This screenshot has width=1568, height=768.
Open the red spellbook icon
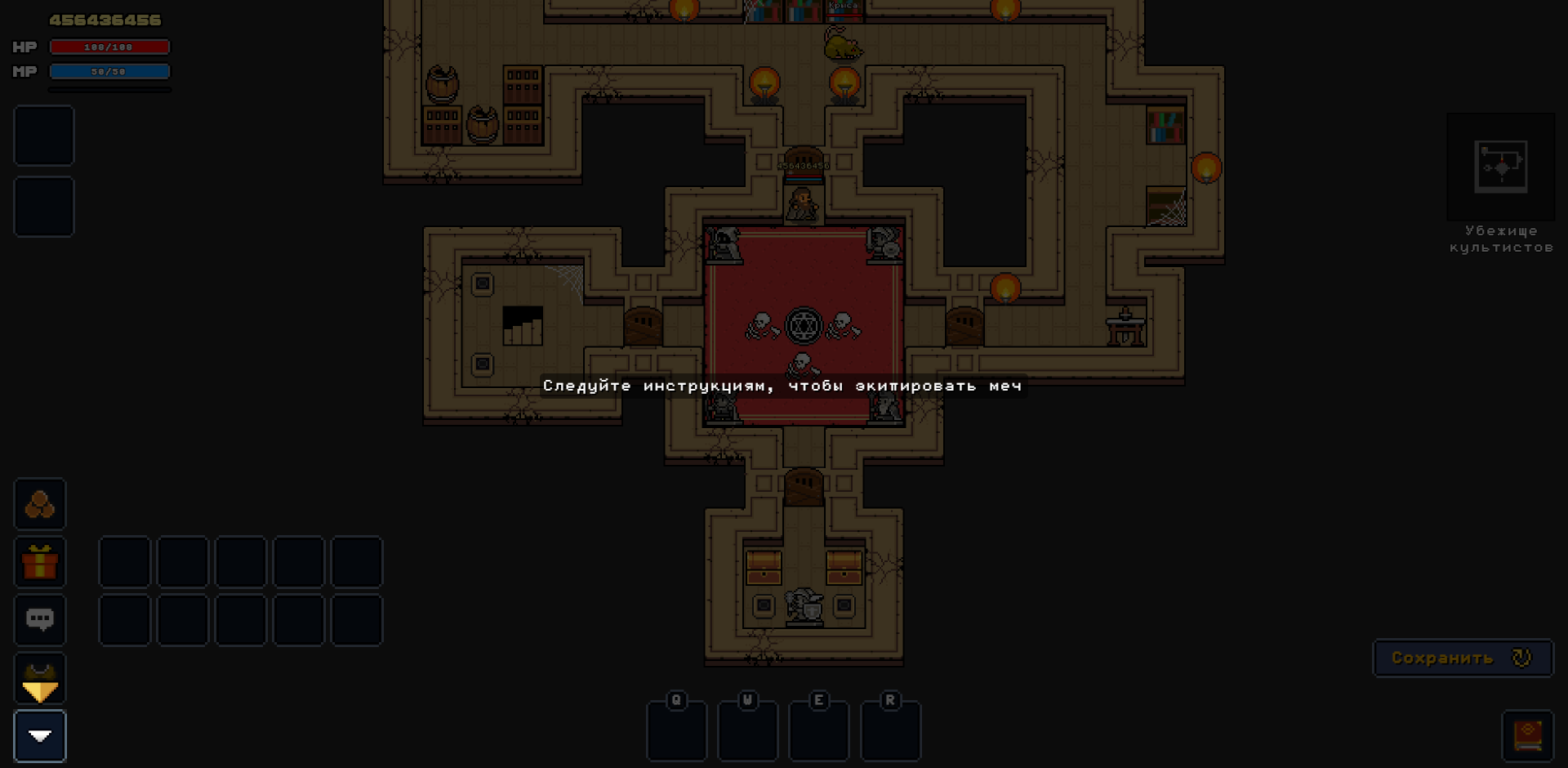1527,735
